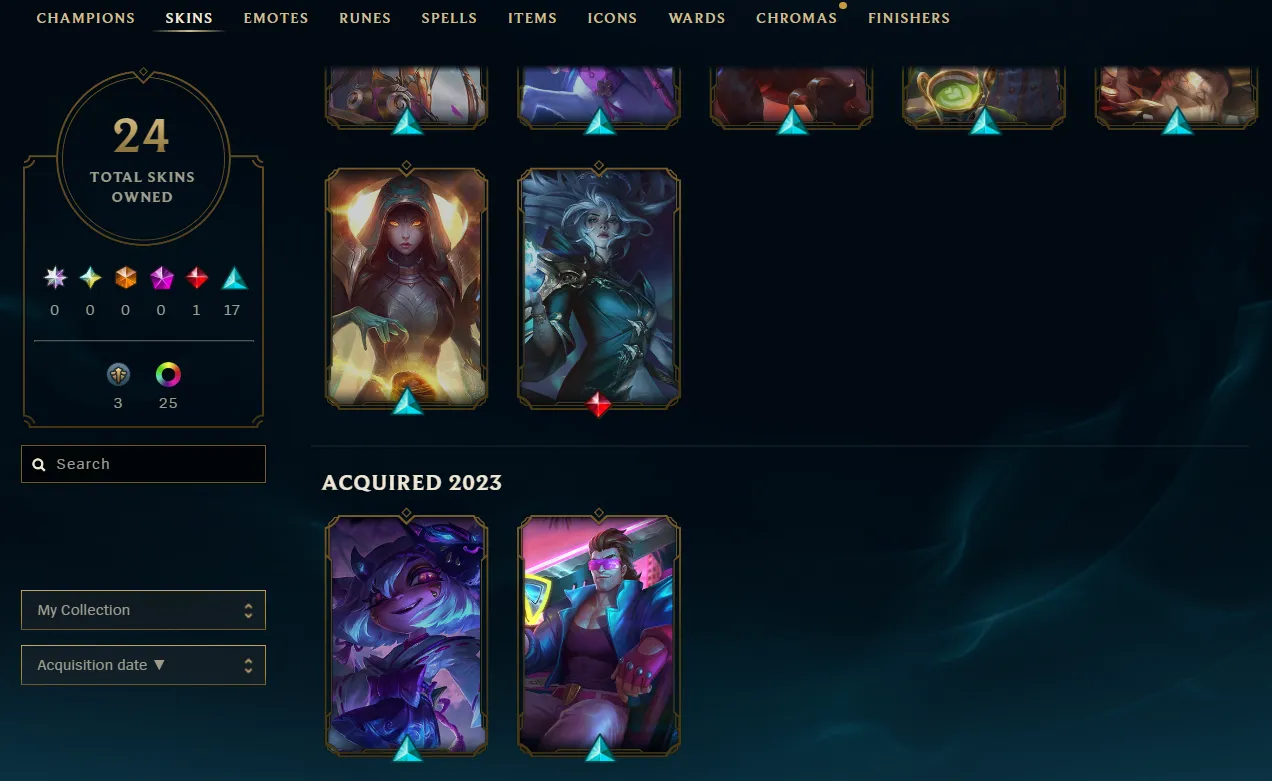Open the Items tab
The width and height of the screenshot is (1272, 781).
(532, 18)
